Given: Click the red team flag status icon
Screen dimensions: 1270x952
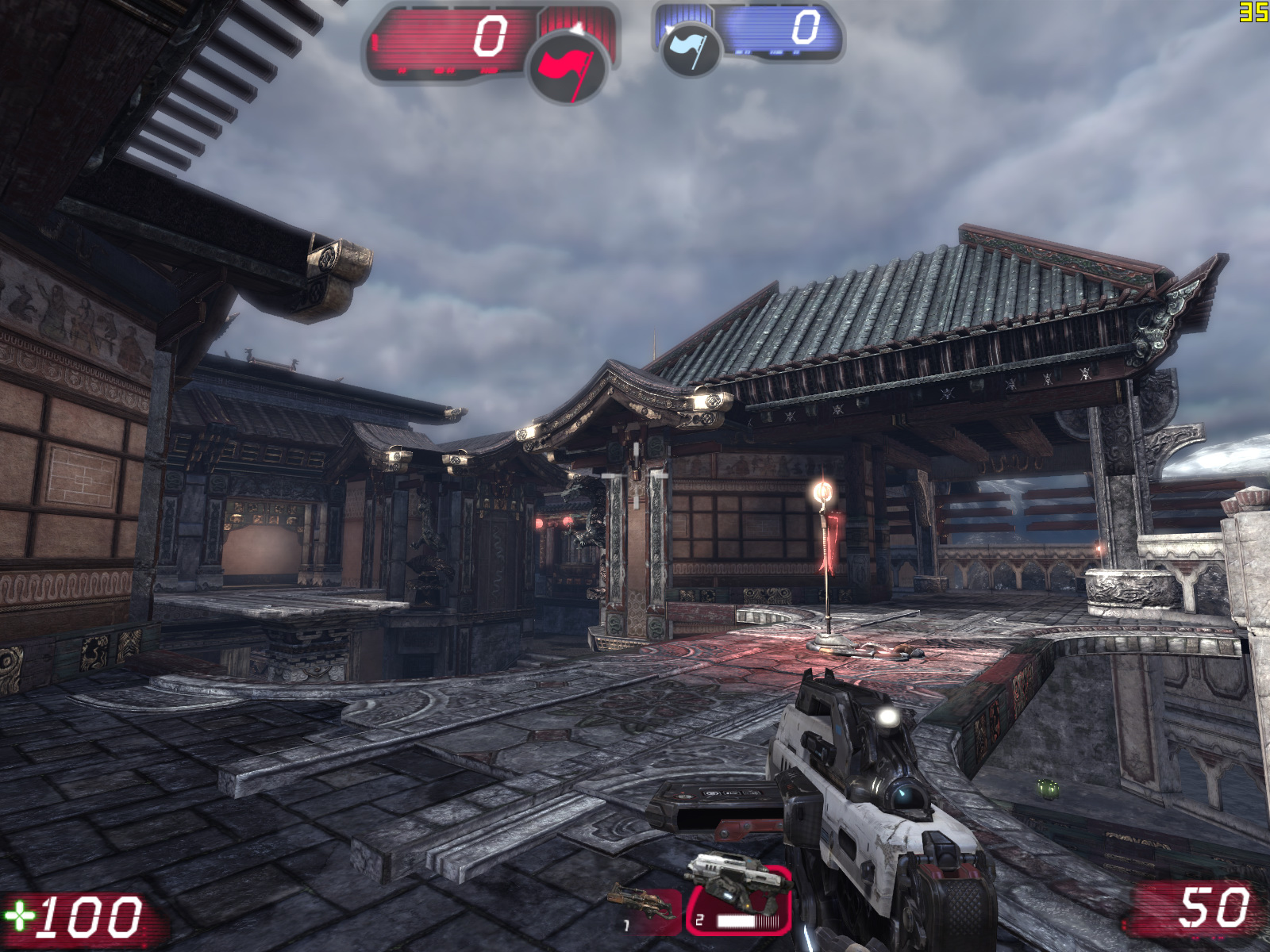Looking at the screenshot, I should pos(567,66).
